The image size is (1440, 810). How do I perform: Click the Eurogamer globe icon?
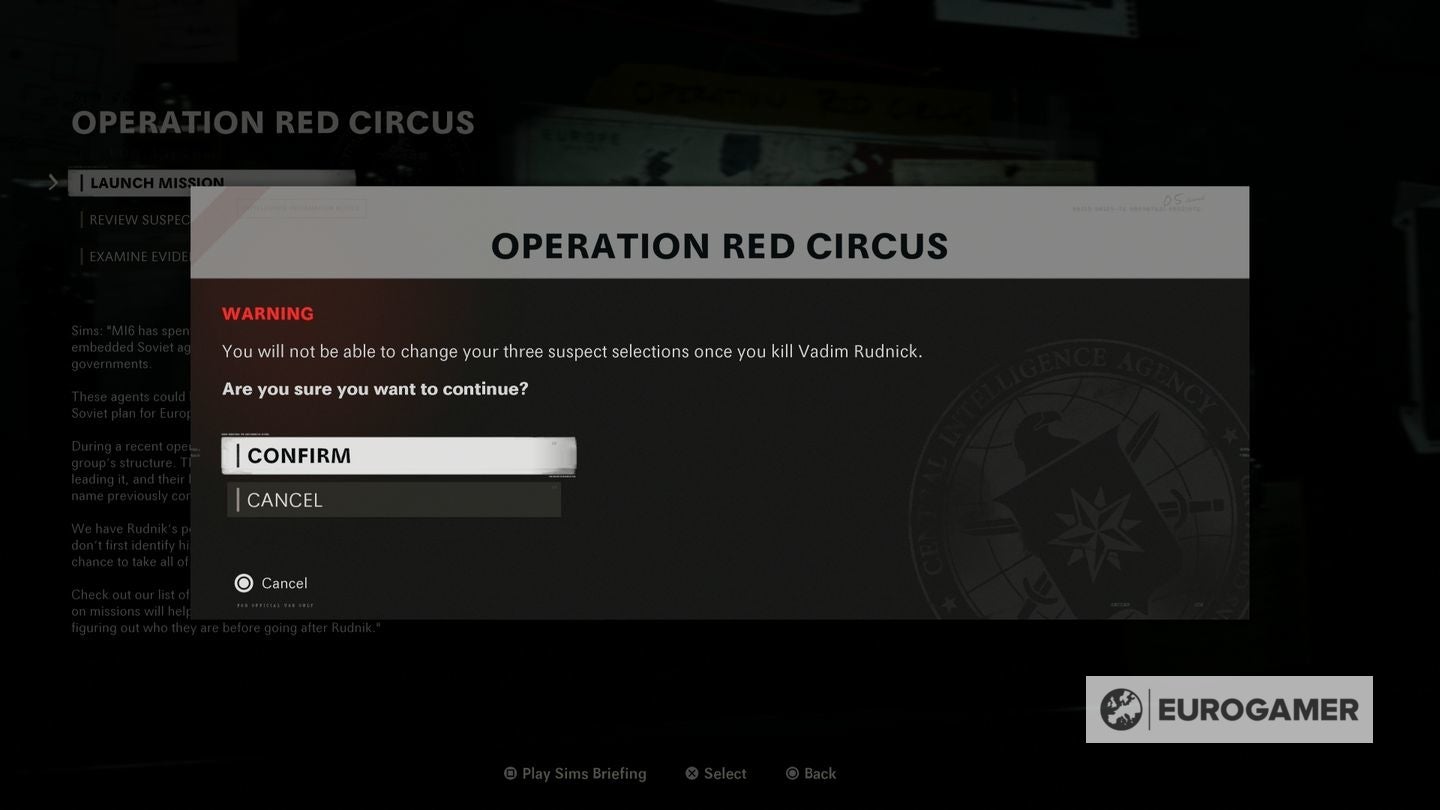pyautogui.click(x=1121, y=709)
